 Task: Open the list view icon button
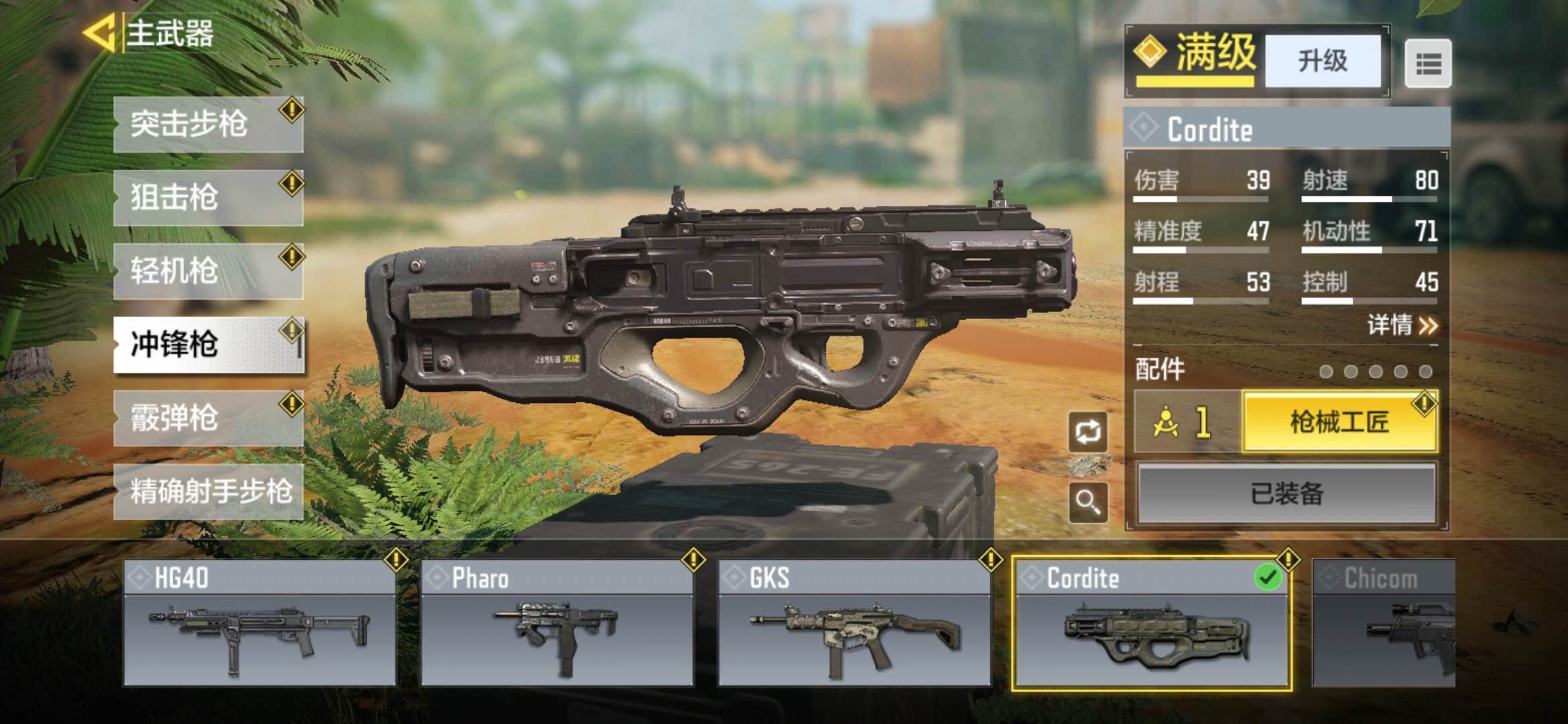pyautogui.click(x=1427, y=64)
